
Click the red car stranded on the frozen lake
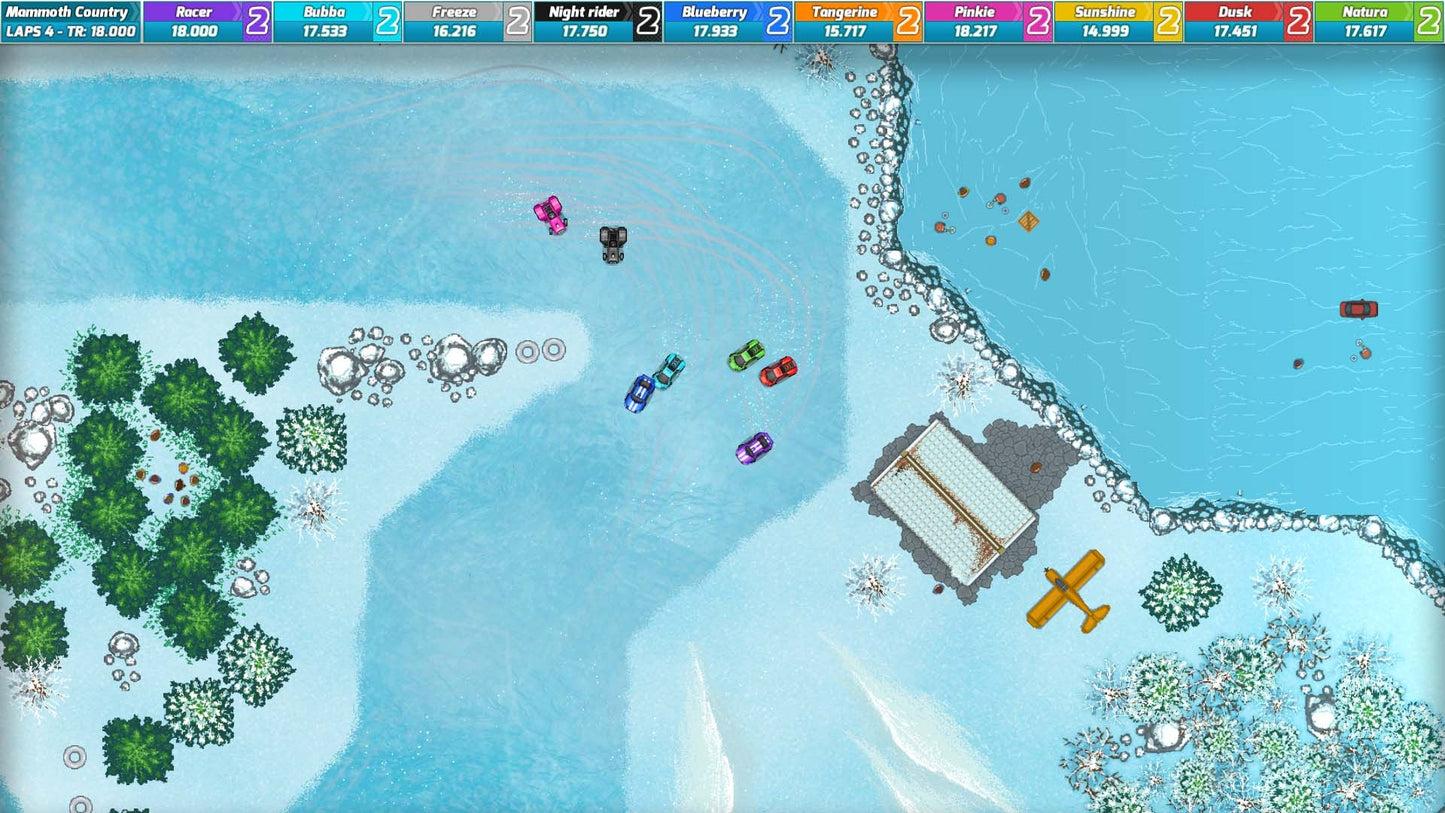pyautogui.click(x=1360, y=309)
